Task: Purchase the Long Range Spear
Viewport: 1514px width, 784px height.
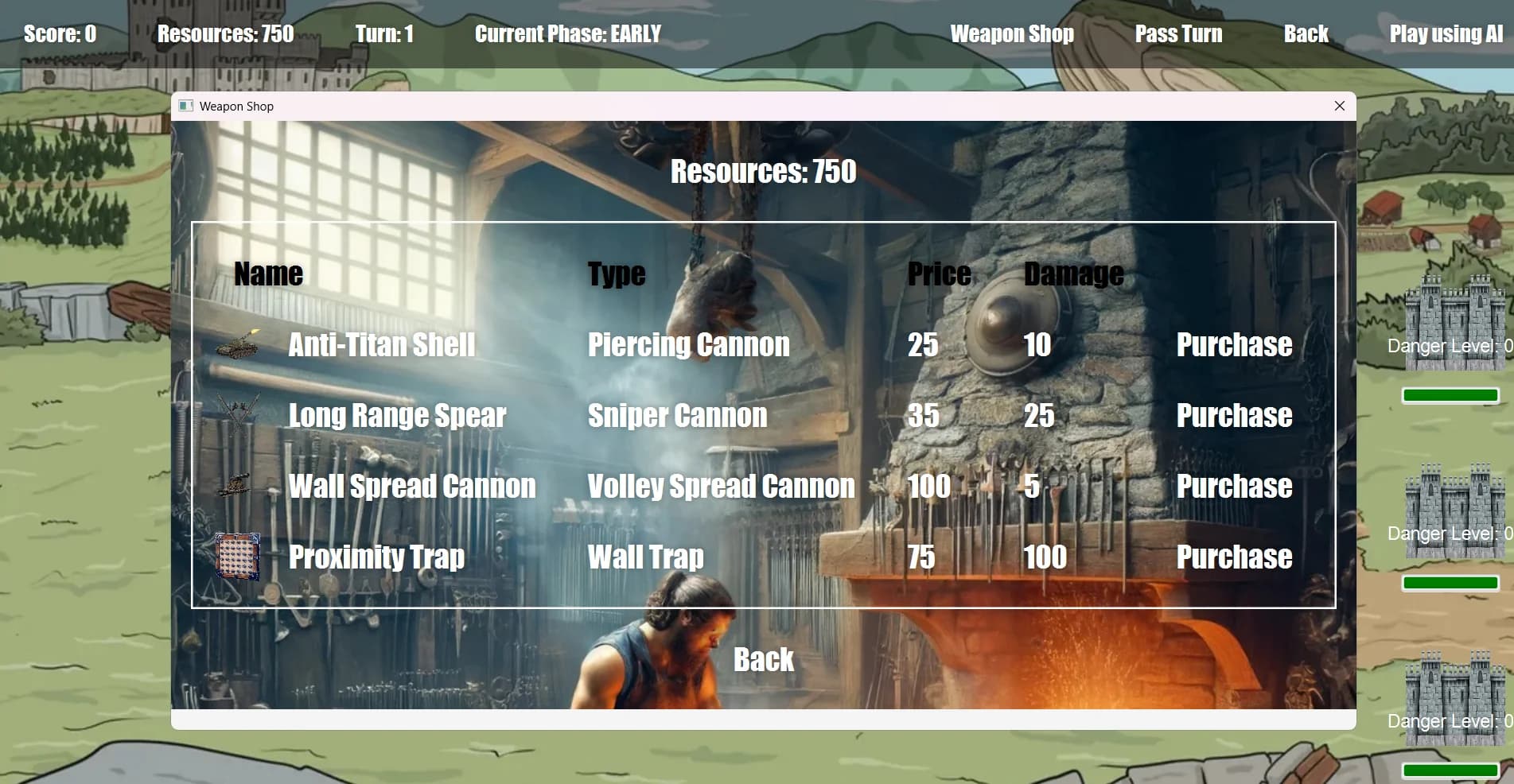Action: (x=1234, y=414)
